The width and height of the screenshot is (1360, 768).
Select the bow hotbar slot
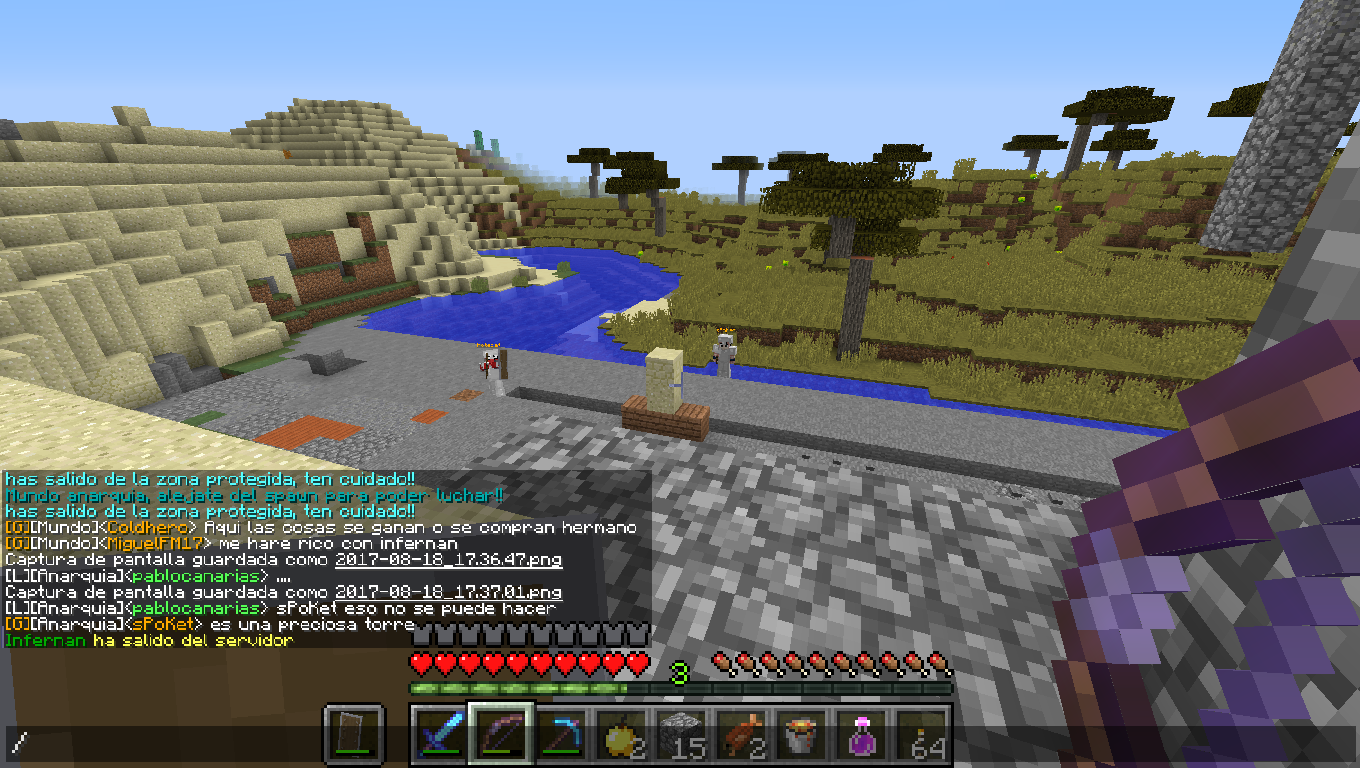click(502, 735)
